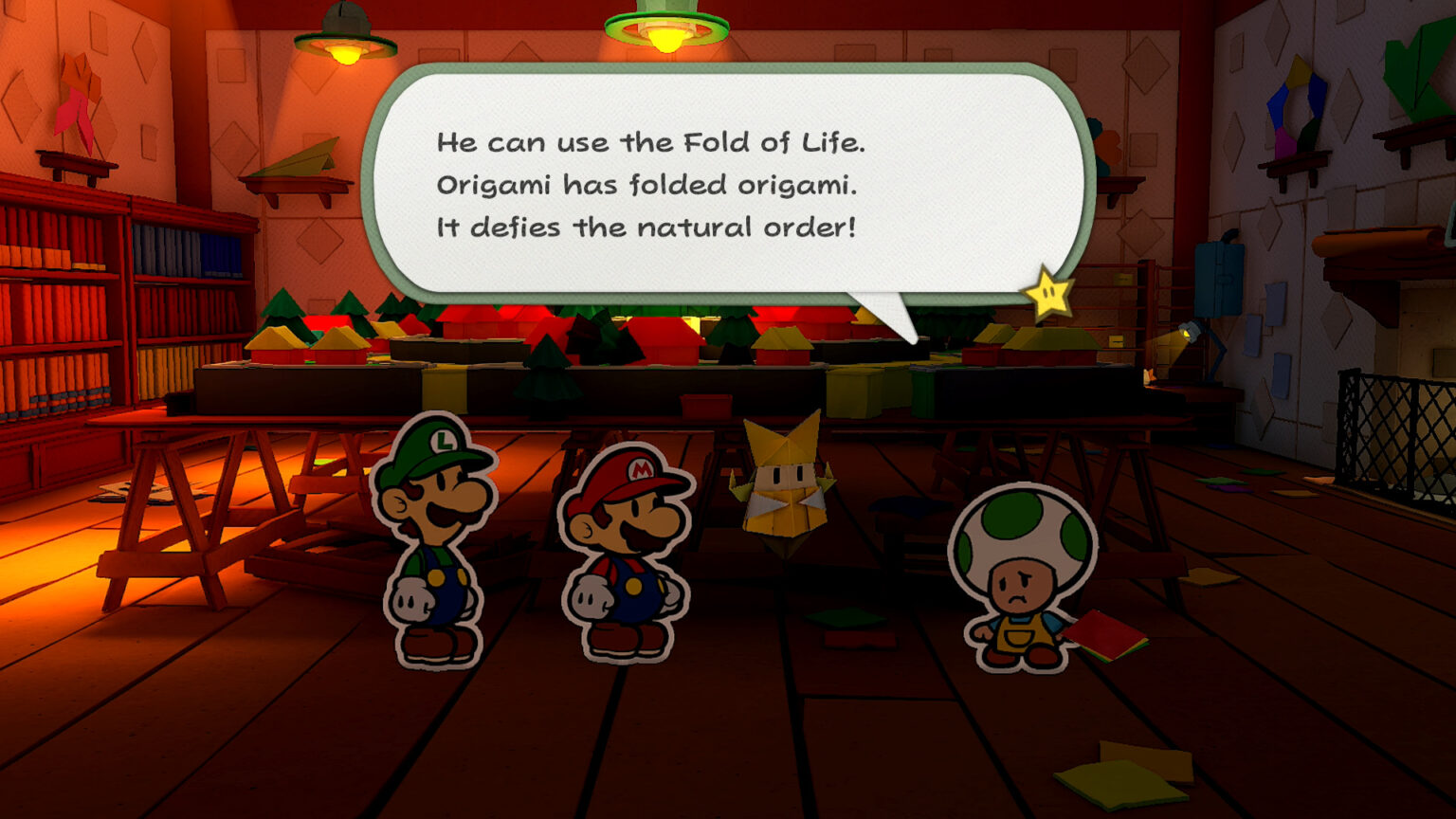Select the dialogue line about the Fold of Life
Image resolution: width=1456 pixels, height=819 pixels.
click(x=652, y=143)
